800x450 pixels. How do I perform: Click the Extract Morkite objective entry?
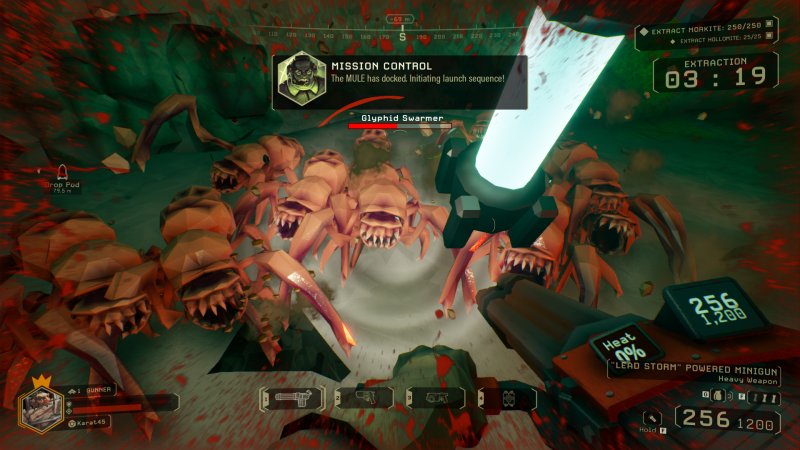(x=709, y=30)
